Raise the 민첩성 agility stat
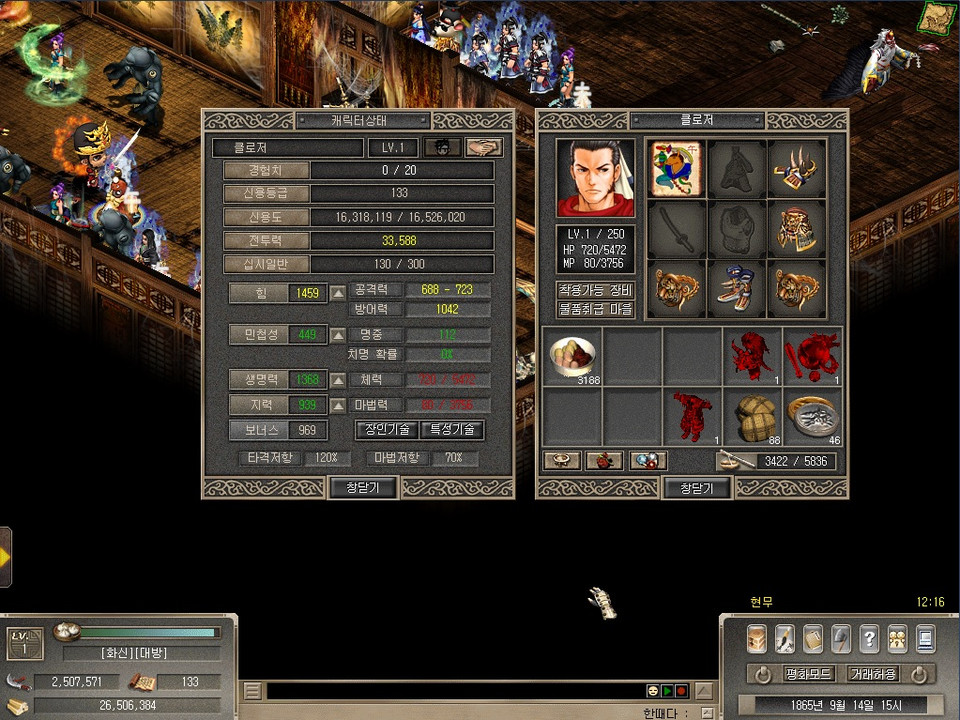Screen dimensions: 960x720 [338, 335]
